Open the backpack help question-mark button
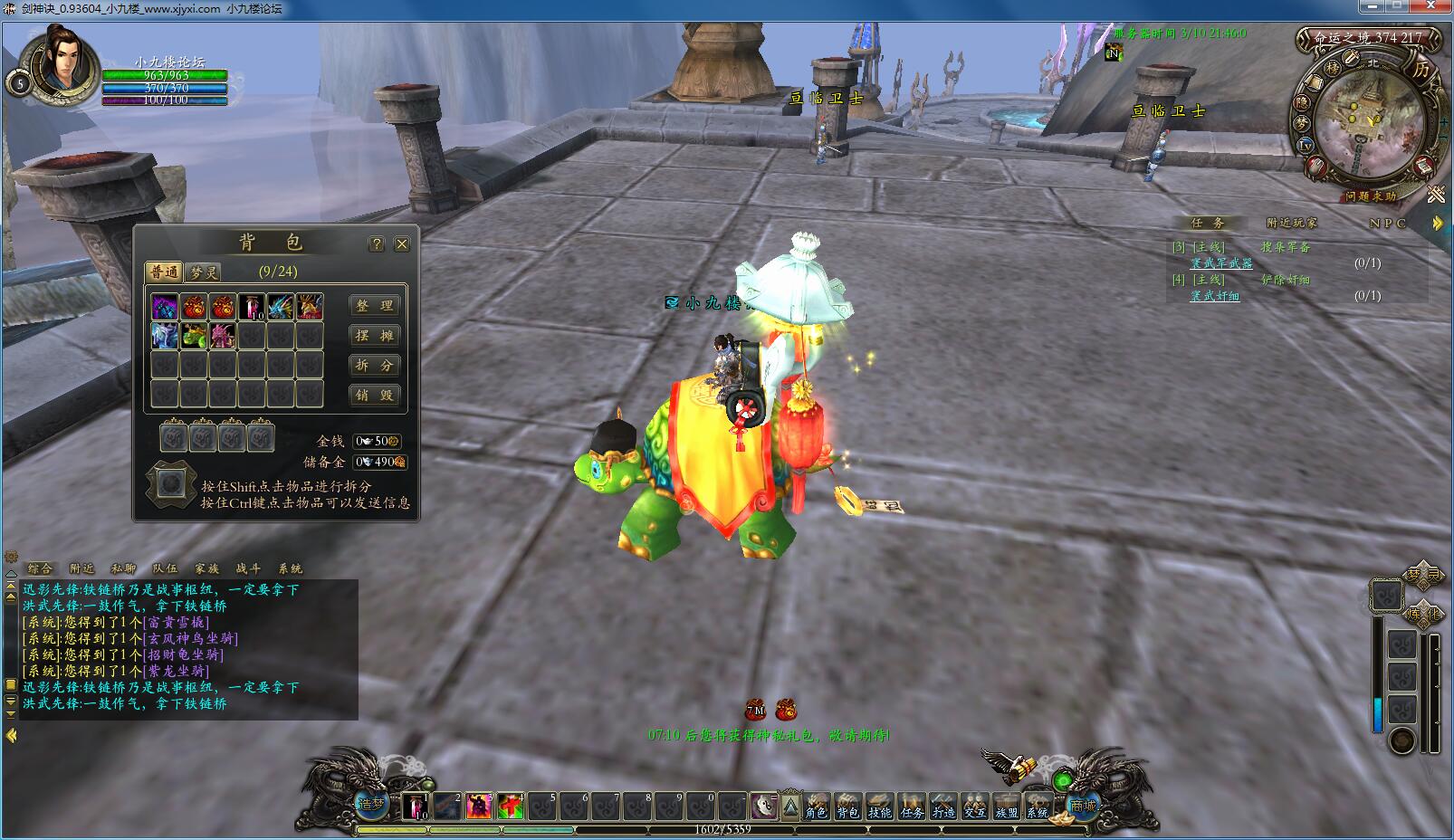Screen dimensions: 1454x840 click(377, 244)
